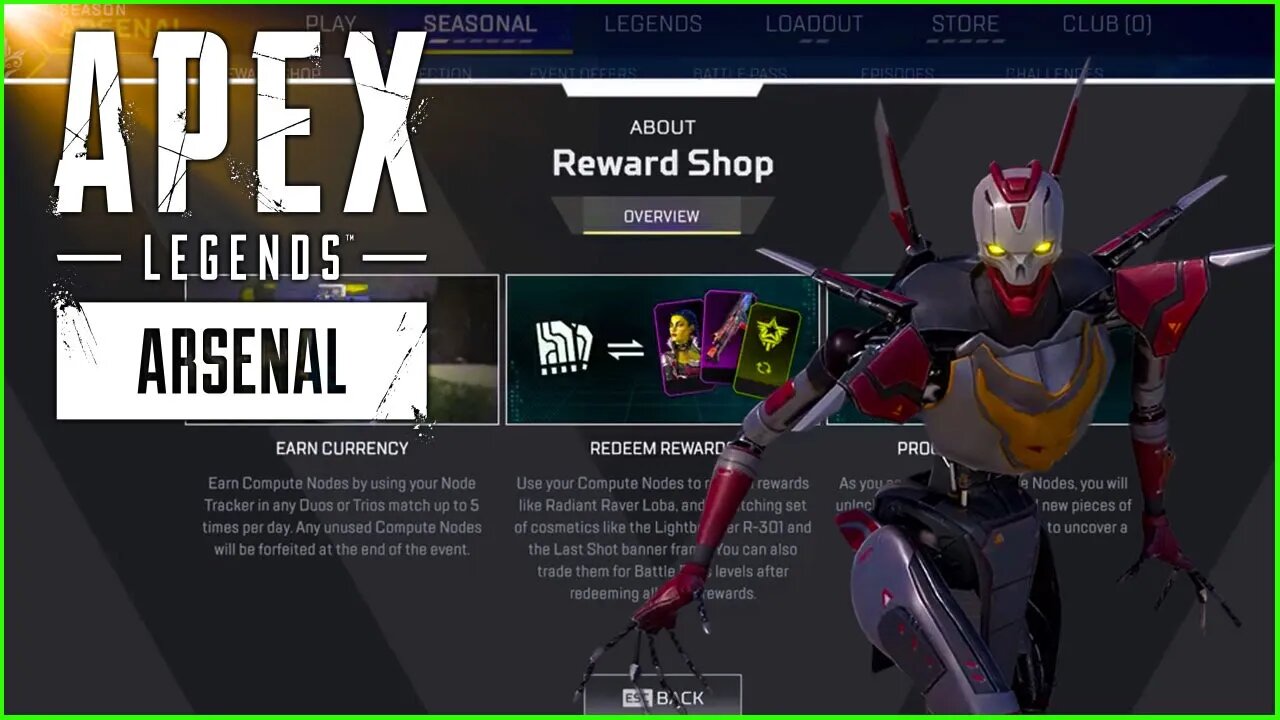Viewport: 1280px width, 720px height.
Task: Open the Challenges section
Action: pyautogui.click(x=1057, y=73)
